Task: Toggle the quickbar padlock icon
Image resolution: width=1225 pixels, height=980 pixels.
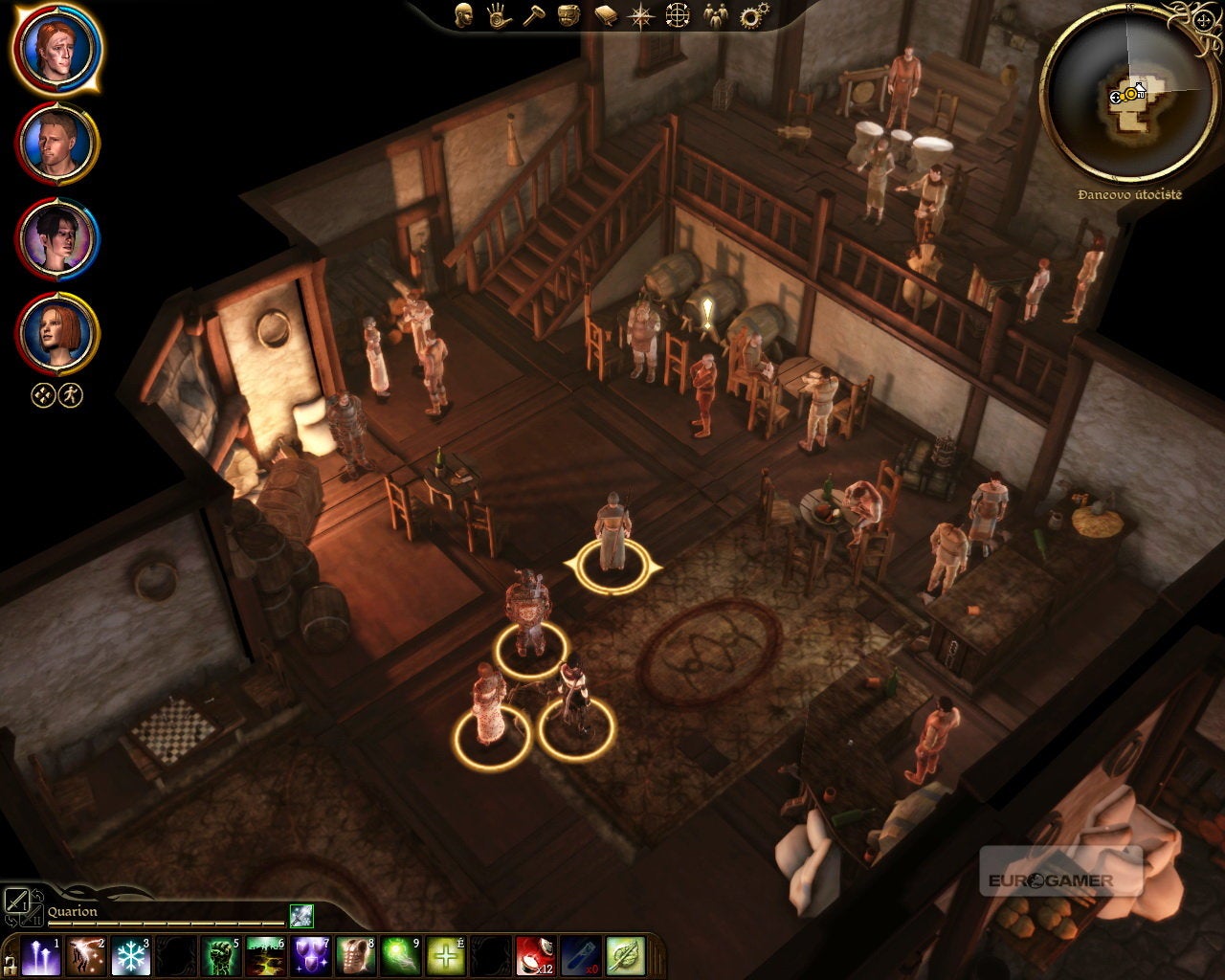Action: tap(11, 962)
